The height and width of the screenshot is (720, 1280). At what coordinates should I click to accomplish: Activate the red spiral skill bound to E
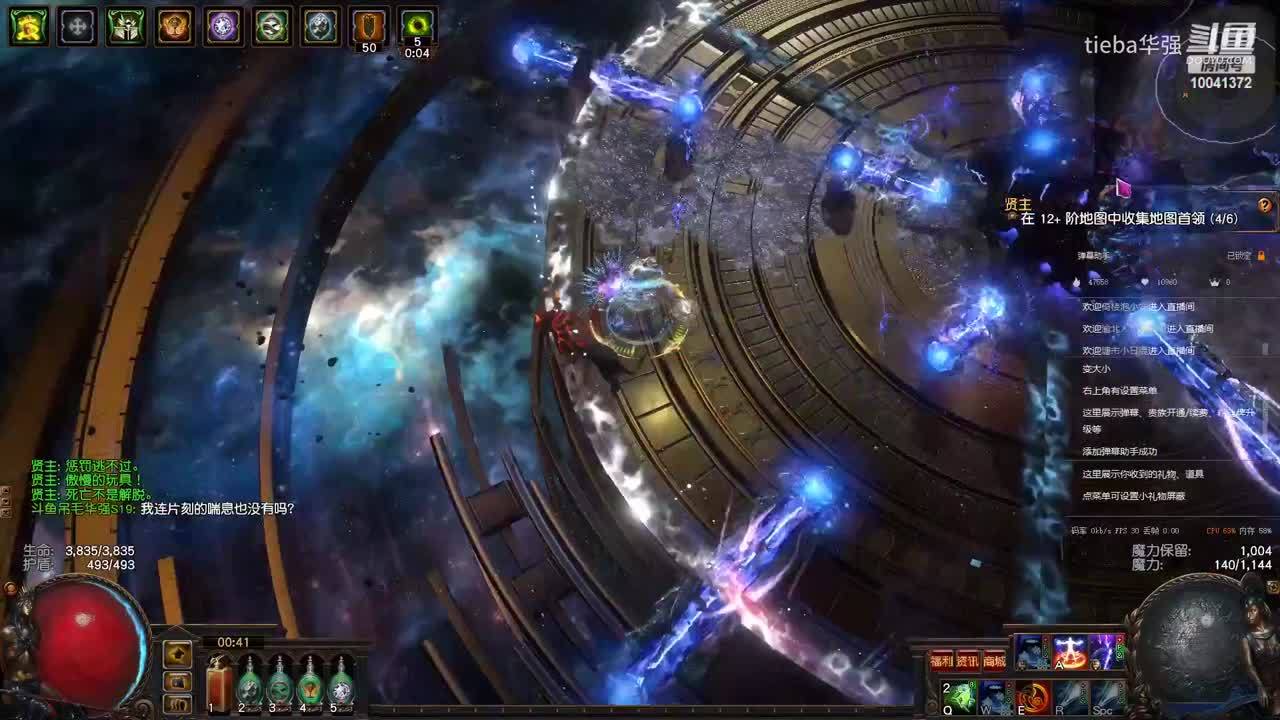point(1033,696)
